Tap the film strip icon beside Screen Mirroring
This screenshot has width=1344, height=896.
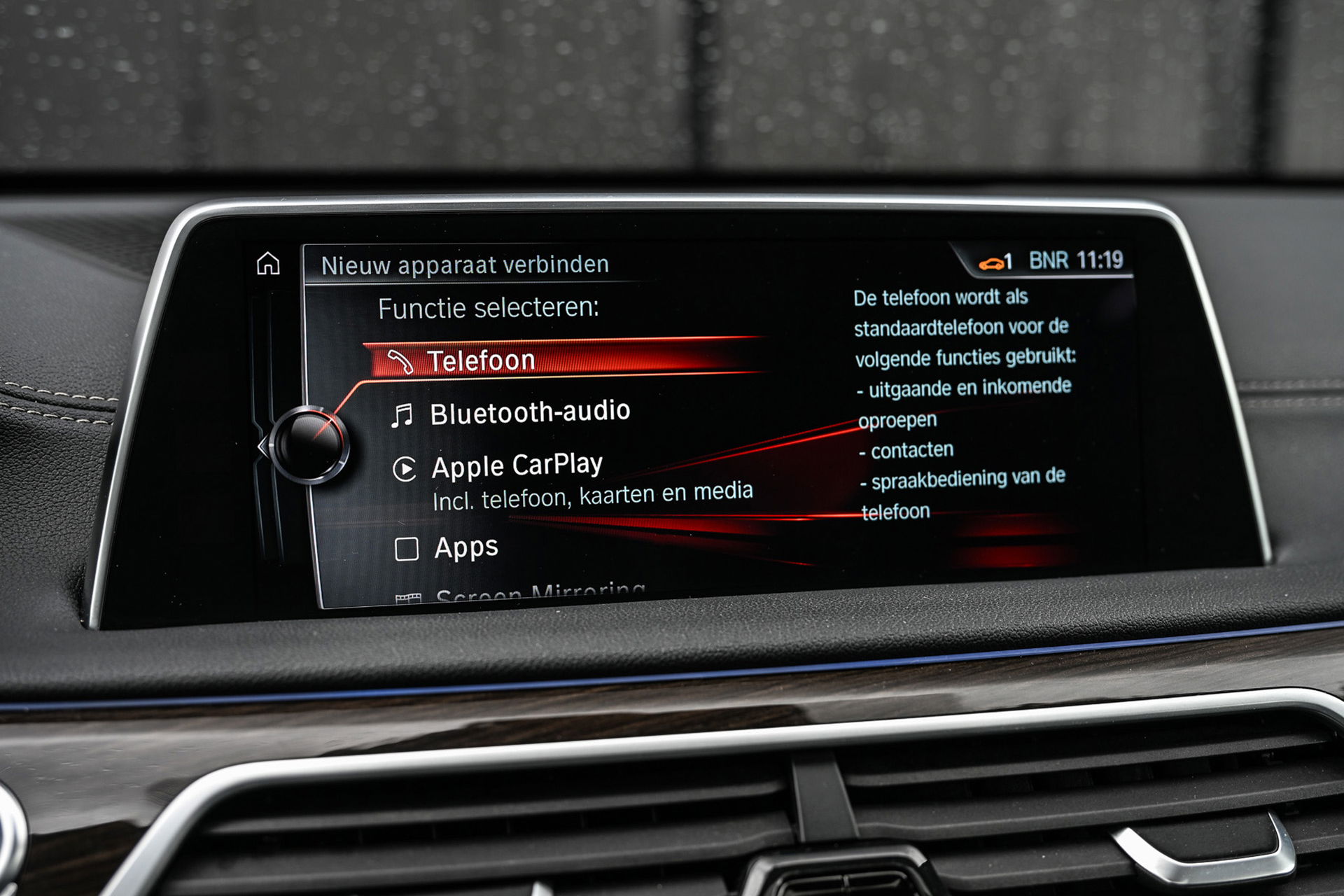click(408, 596)
